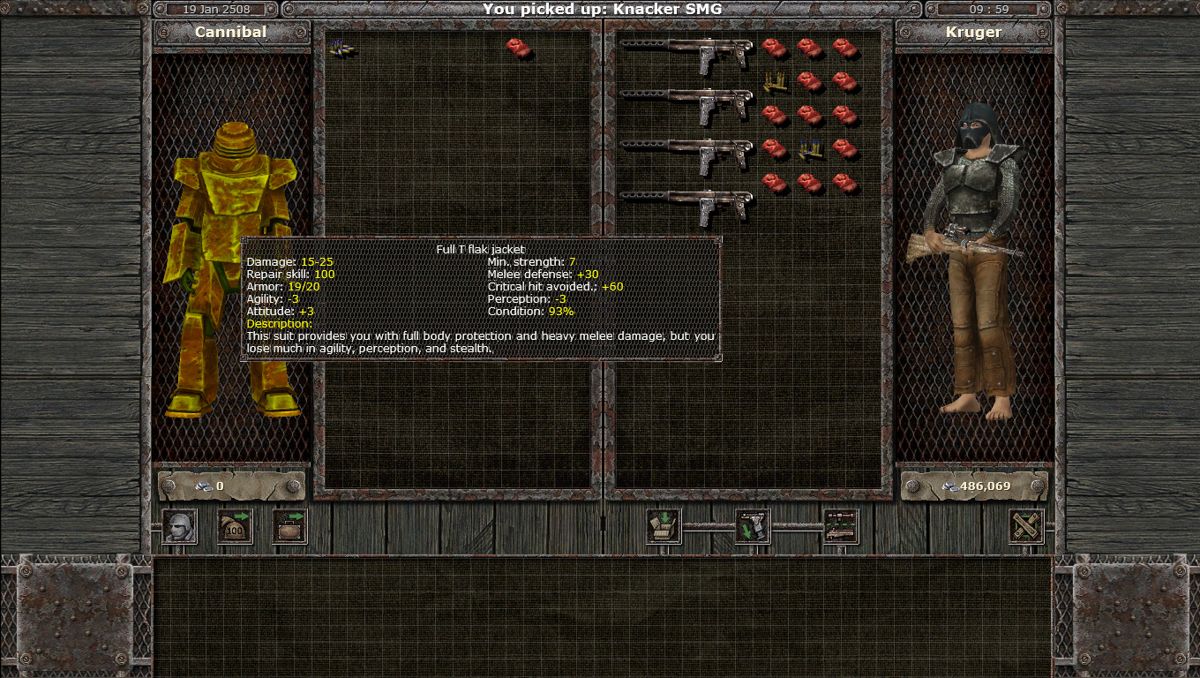The image size is (1200, 678).
Task: Click the crossed tools button
Action: [1027, 527]
